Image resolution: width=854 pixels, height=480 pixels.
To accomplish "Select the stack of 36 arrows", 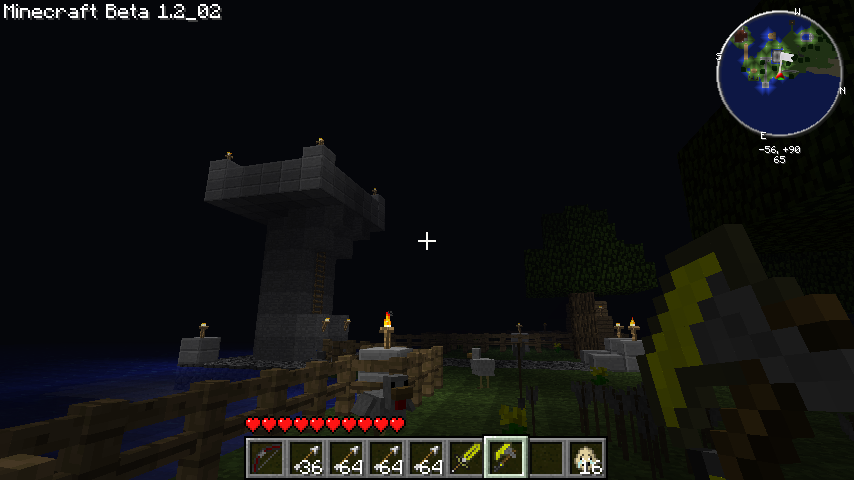I will pos(305,458).
